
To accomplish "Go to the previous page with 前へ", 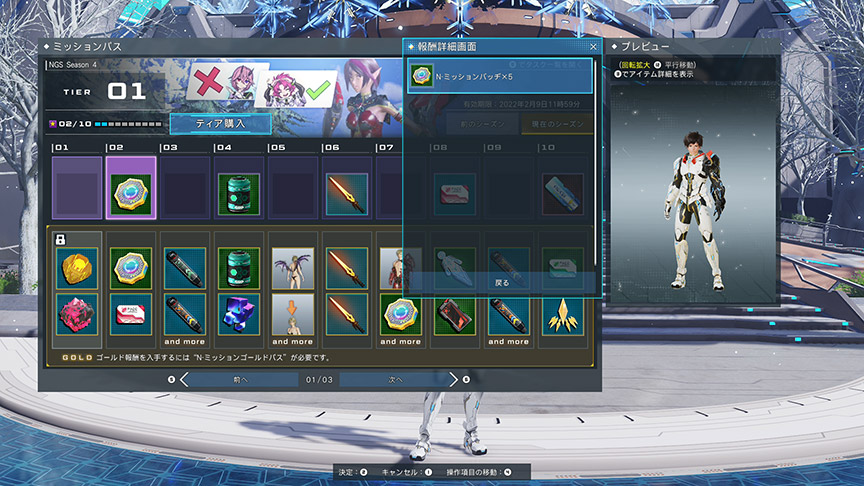I will coord(238,379).
